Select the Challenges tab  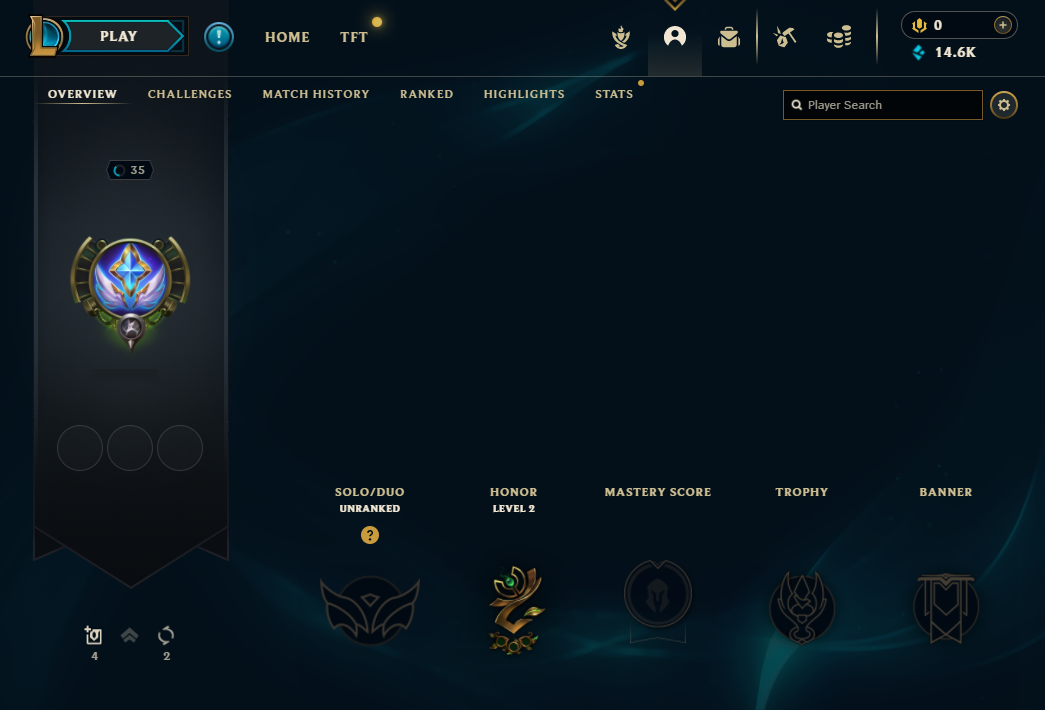[x=190, y=94]
